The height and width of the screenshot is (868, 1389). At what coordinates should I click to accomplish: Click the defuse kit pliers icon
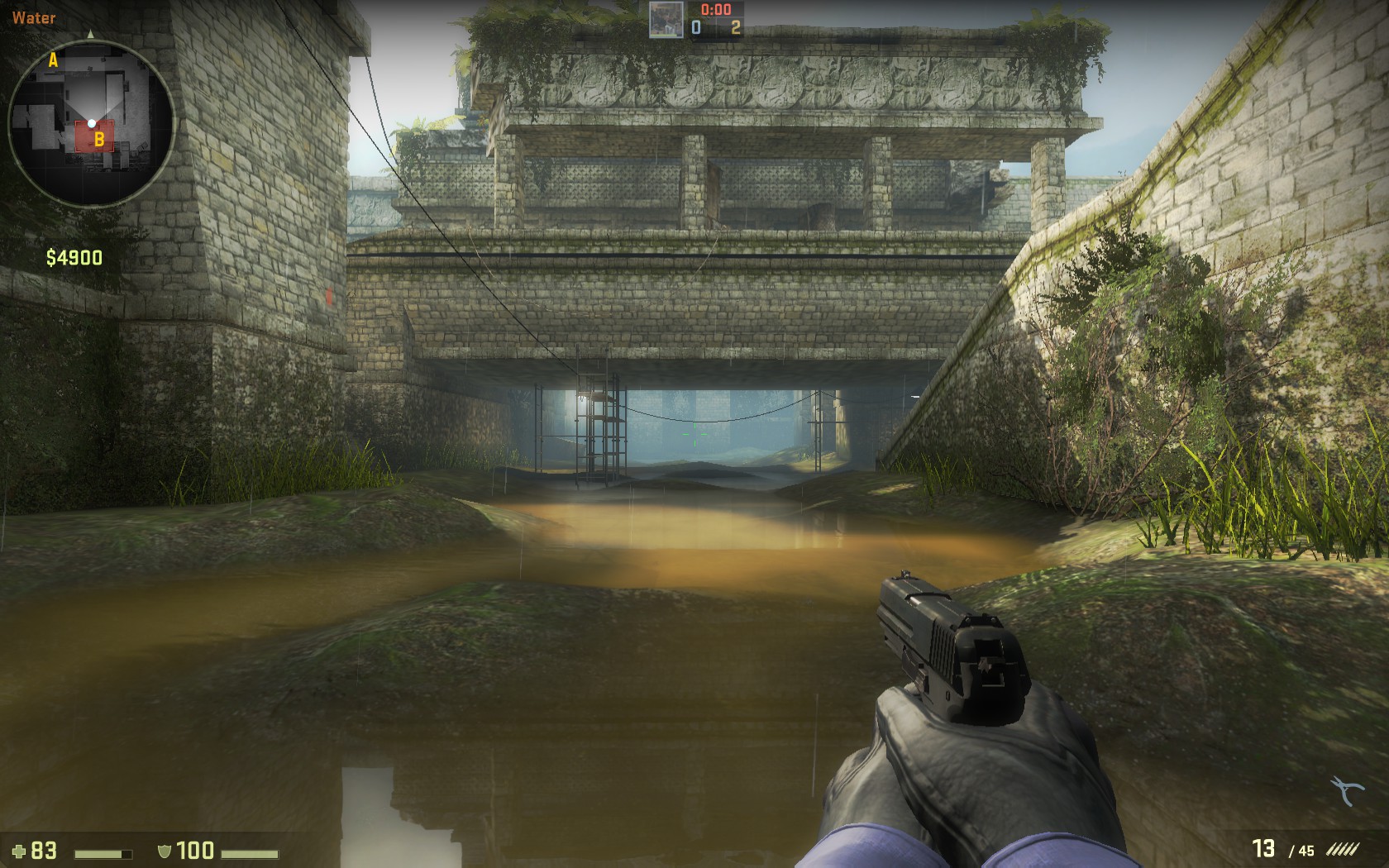[1347, 790]
